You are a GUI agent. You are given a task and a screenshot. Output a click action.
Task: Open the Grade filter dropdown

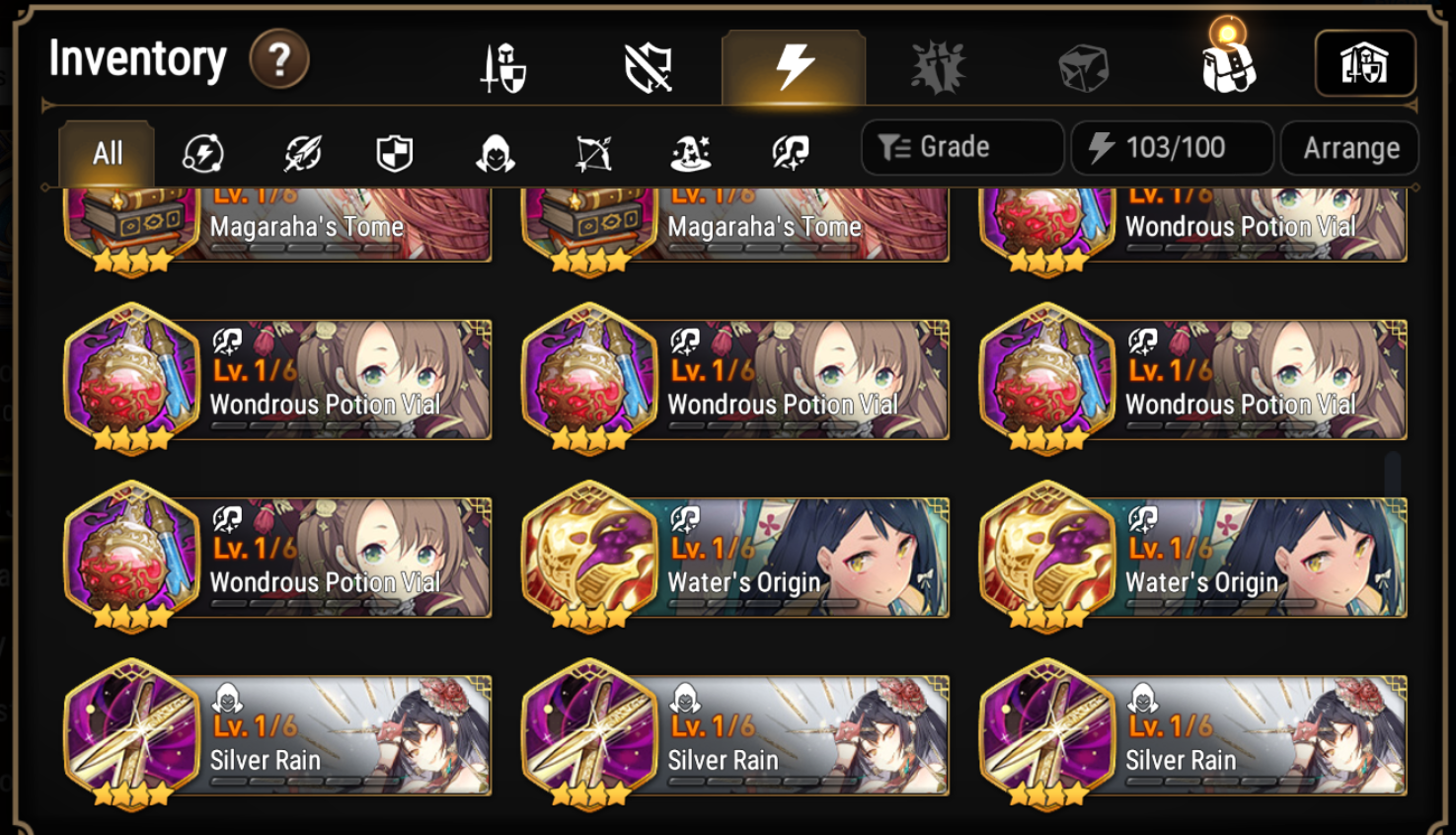(961, 147)
